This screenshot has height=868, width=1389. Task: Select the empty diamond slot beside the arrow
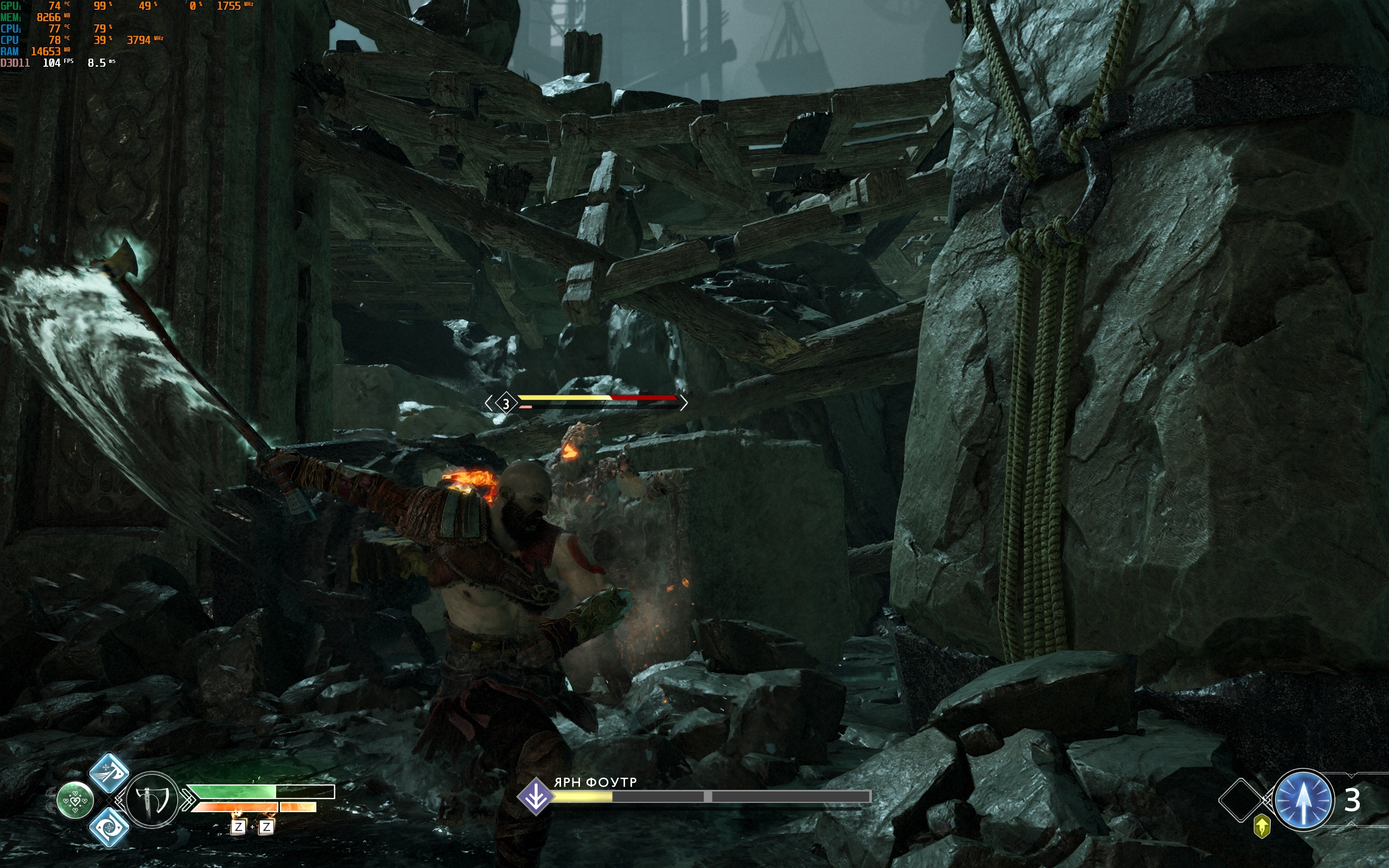click(1240, 800)
